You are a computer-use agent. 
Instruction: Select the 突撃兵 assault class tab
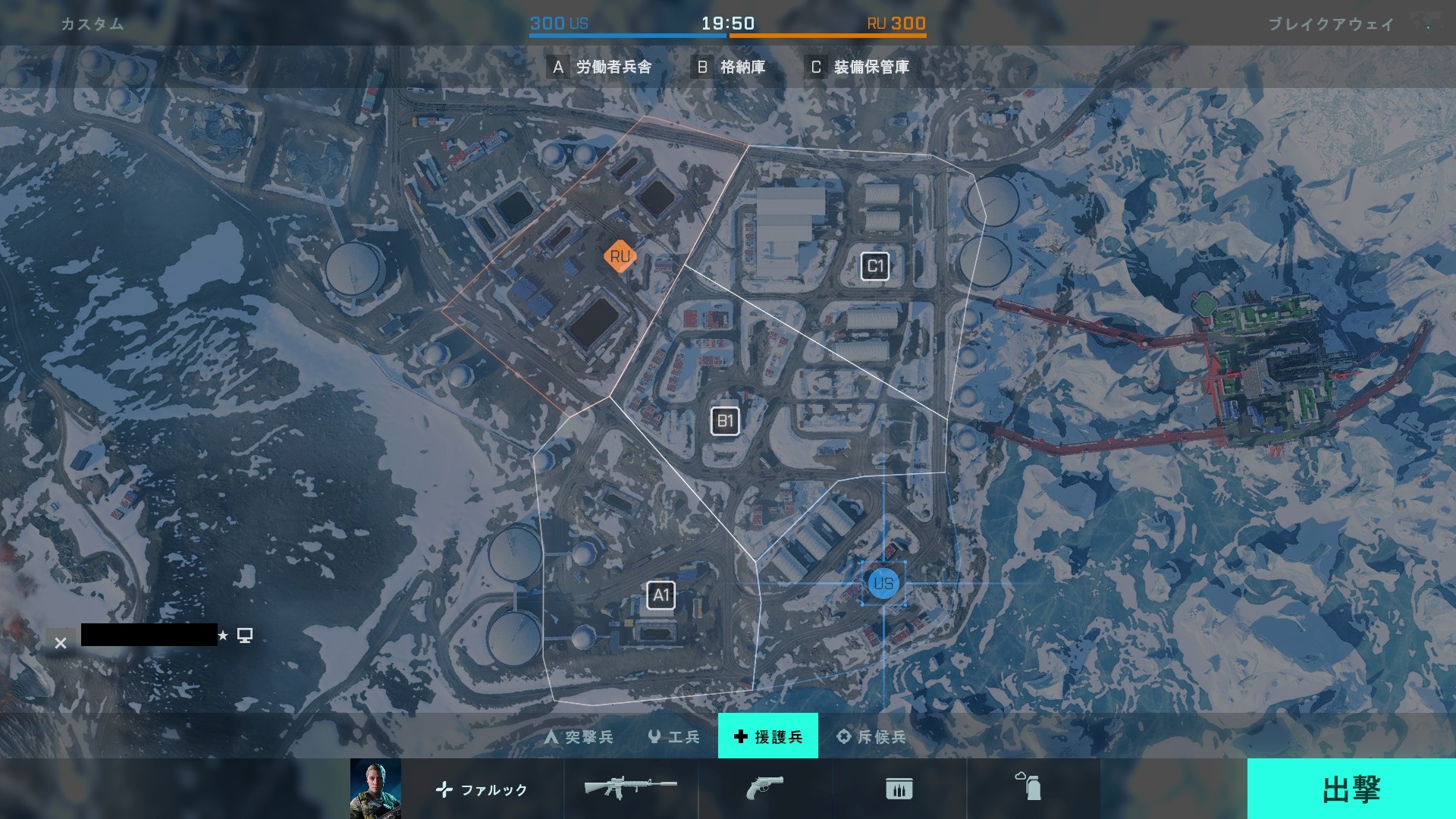tap(579, 736)
